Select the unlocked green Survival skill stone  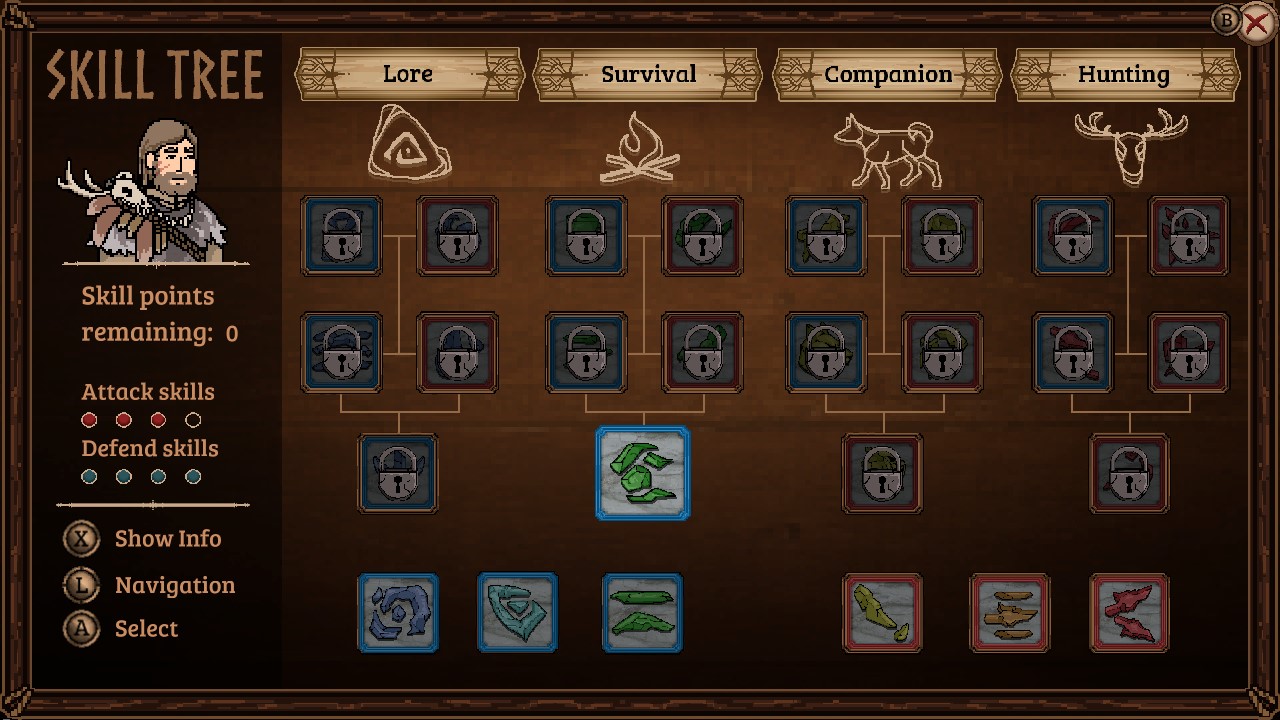pos(642,474)
